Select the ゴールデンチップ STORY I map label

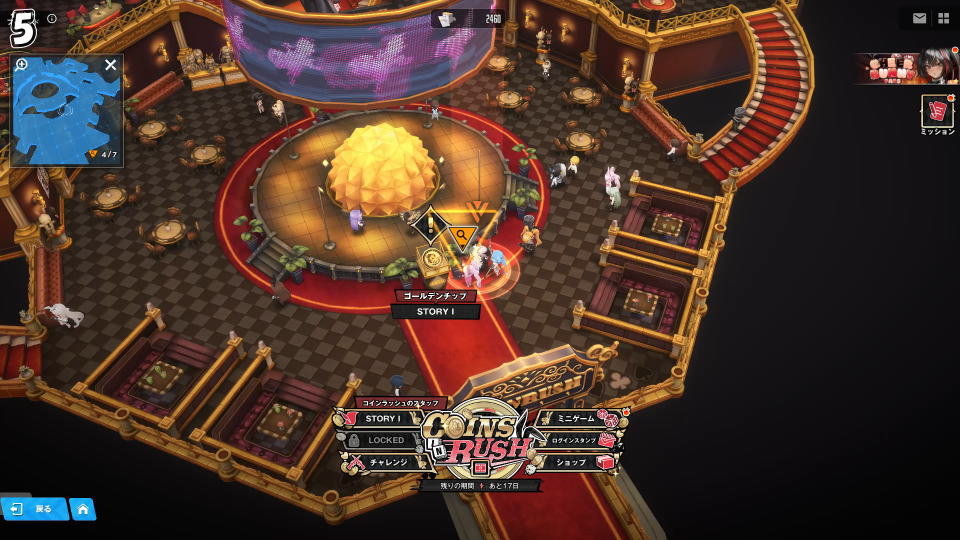(435, 311)
